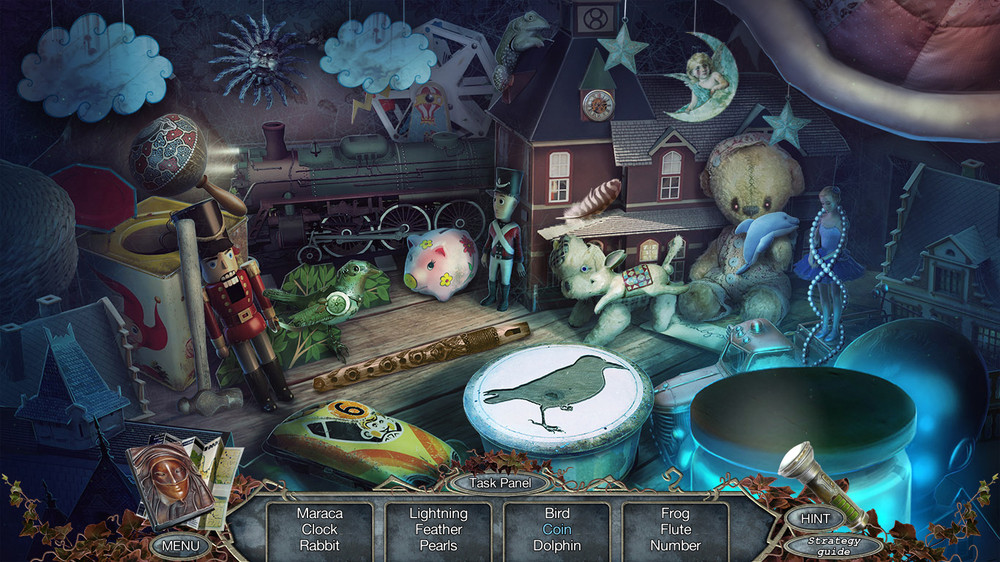Toggle the Task Panel tab
1000x562 pixels.
click(499, 482)
